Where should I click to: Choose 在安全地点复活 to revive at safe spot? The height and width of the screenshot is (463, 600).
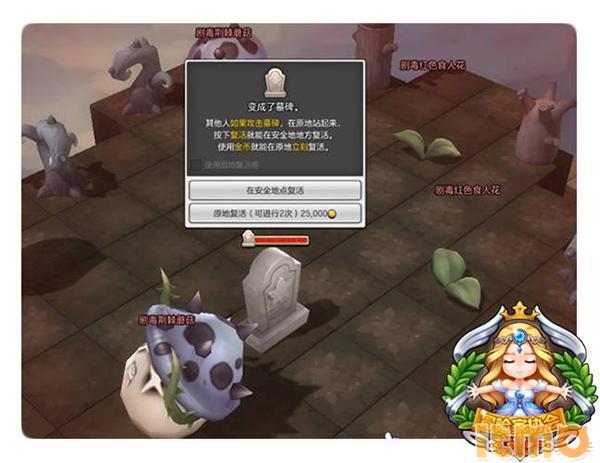(274, 190)
